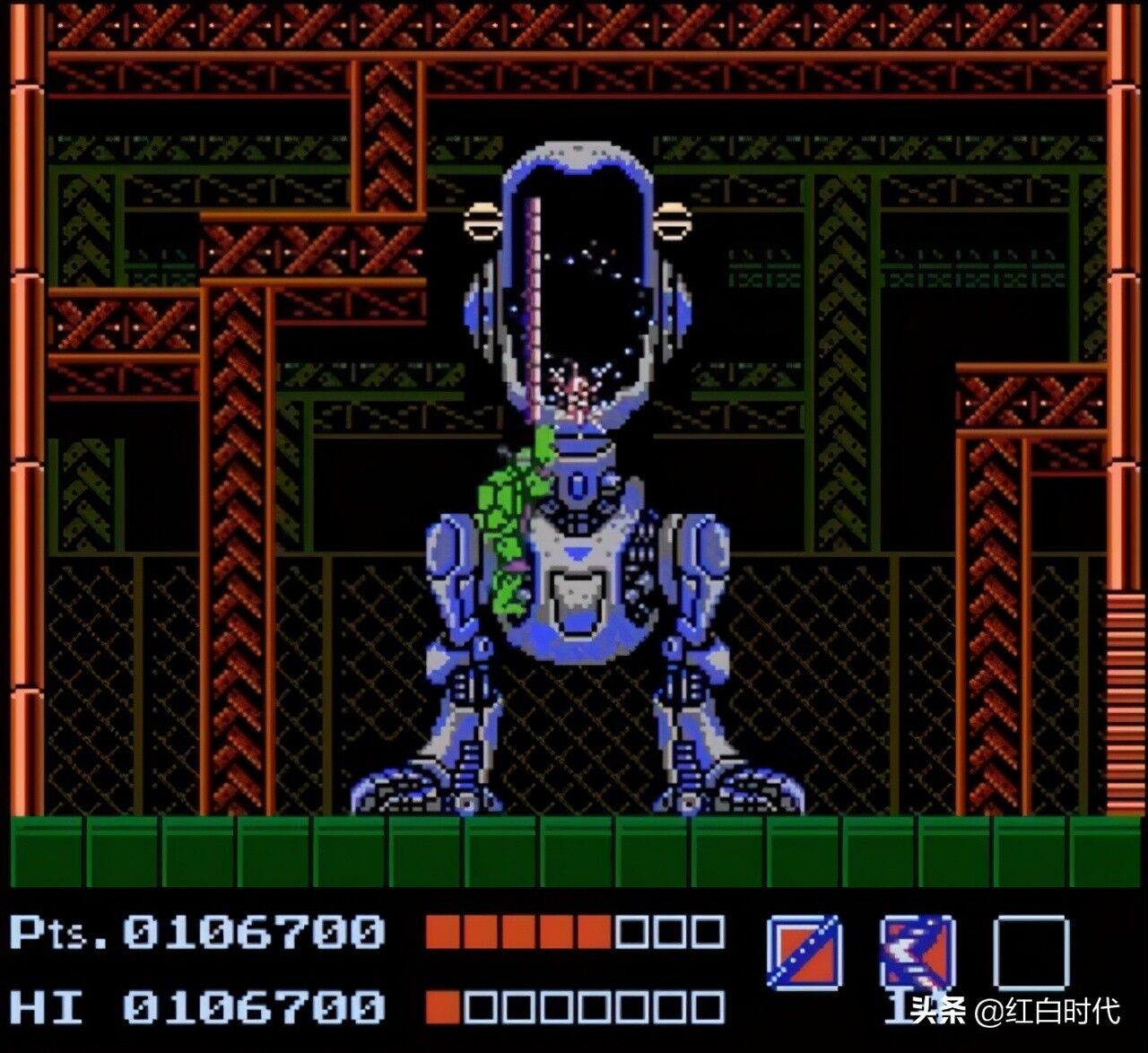
Task: Select the bo staff weapon icon
Action: coord(804,952)
